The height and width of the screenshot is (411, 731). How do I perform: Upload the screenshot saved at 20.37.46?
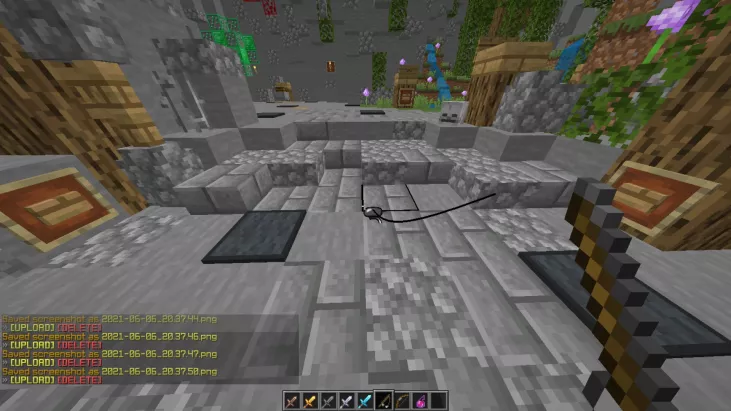tap(32, 345)
